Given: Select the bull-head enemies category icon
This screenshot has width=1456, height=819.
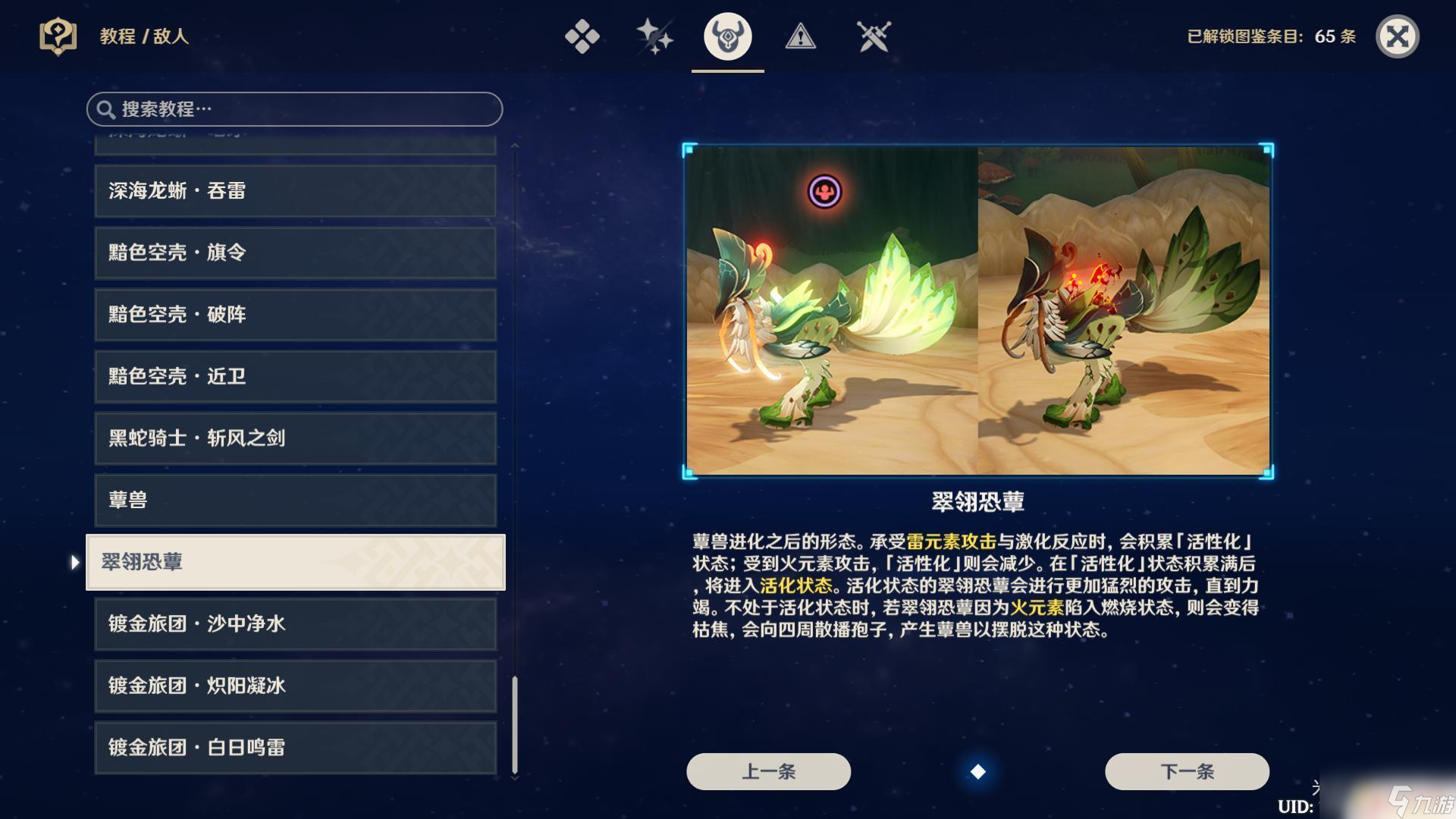Looking at the screenshot, I should pyautogui.click(x=726, y=36).
